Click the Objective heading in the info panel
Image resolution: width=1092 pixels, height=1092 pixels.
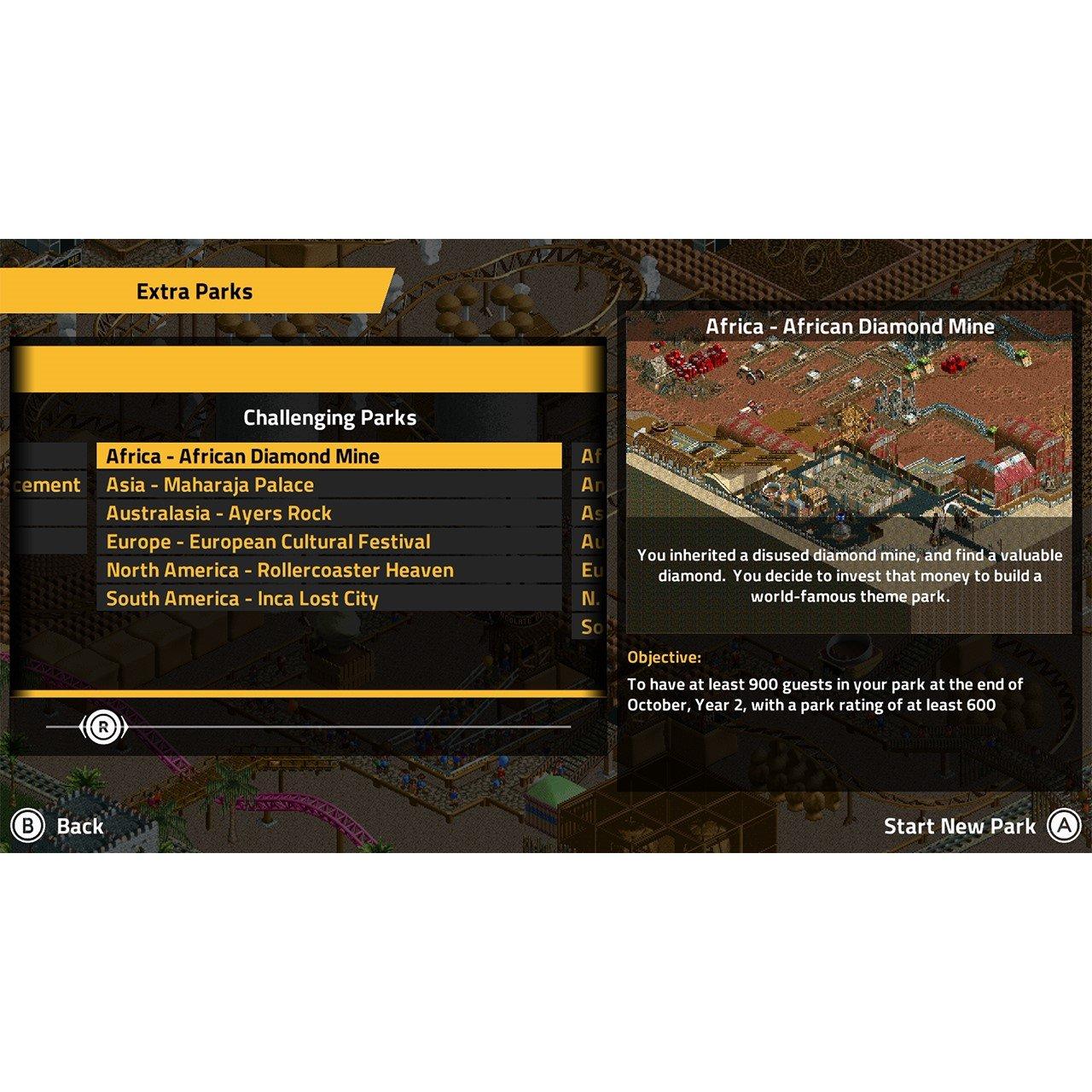[x=662, y=658]
